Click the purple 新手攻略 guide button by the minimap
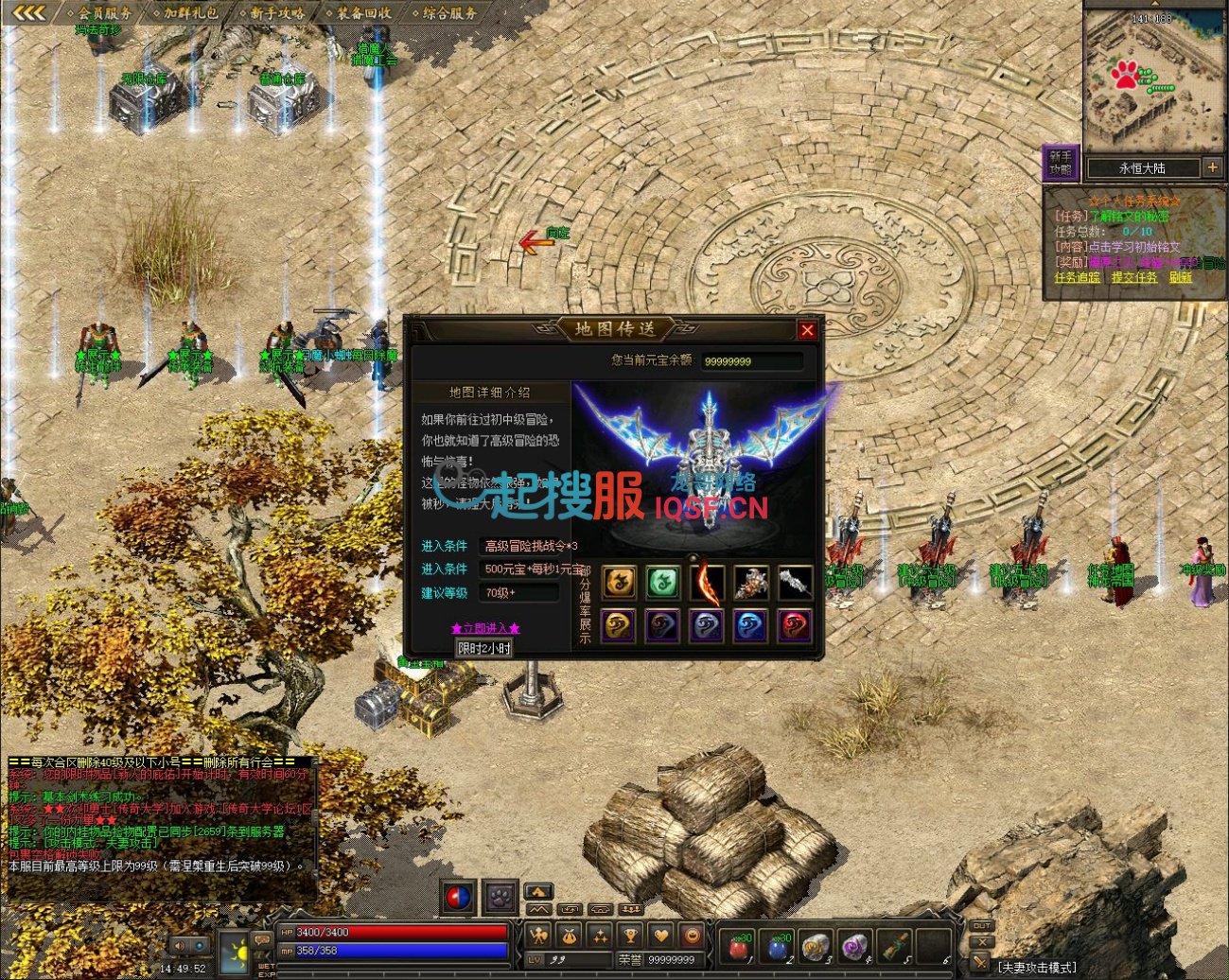The image size is (1229, 980). tap(1060, 164)
